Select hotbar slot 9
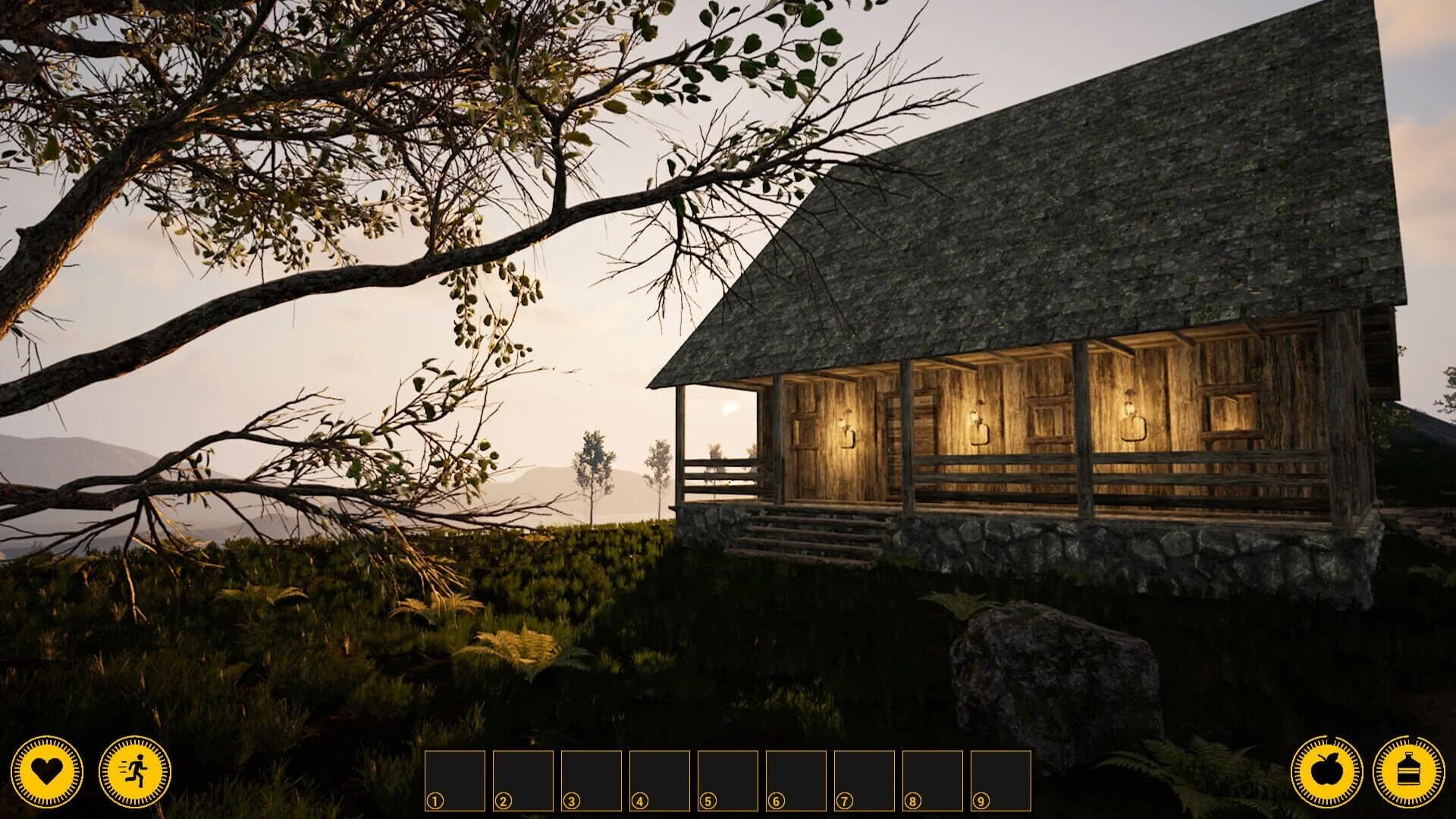Screen dimensions: 1456x819 (x=999, y=780)
